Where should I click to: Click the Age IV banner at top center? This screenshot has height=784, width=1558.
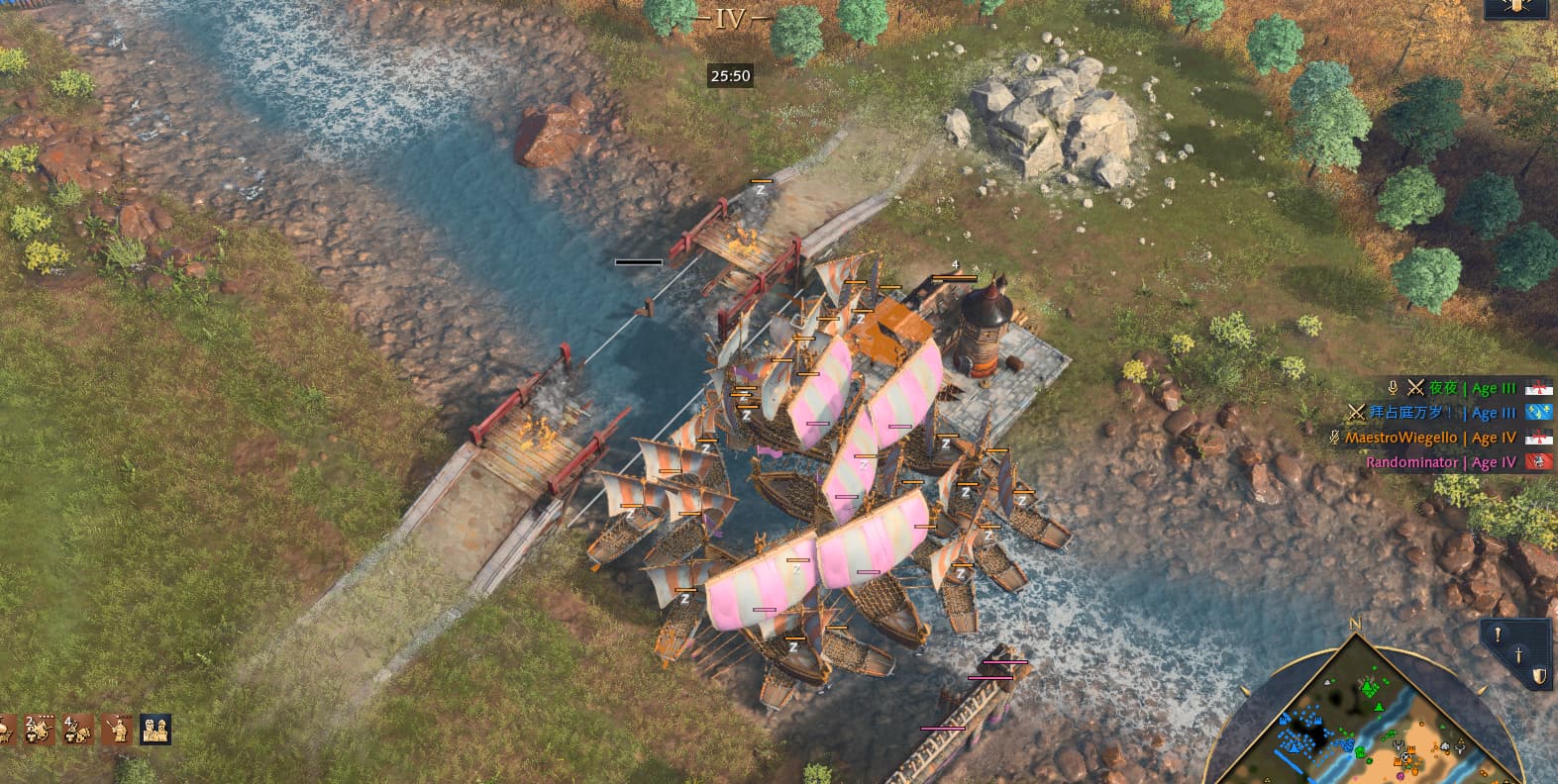click(731, 17)
